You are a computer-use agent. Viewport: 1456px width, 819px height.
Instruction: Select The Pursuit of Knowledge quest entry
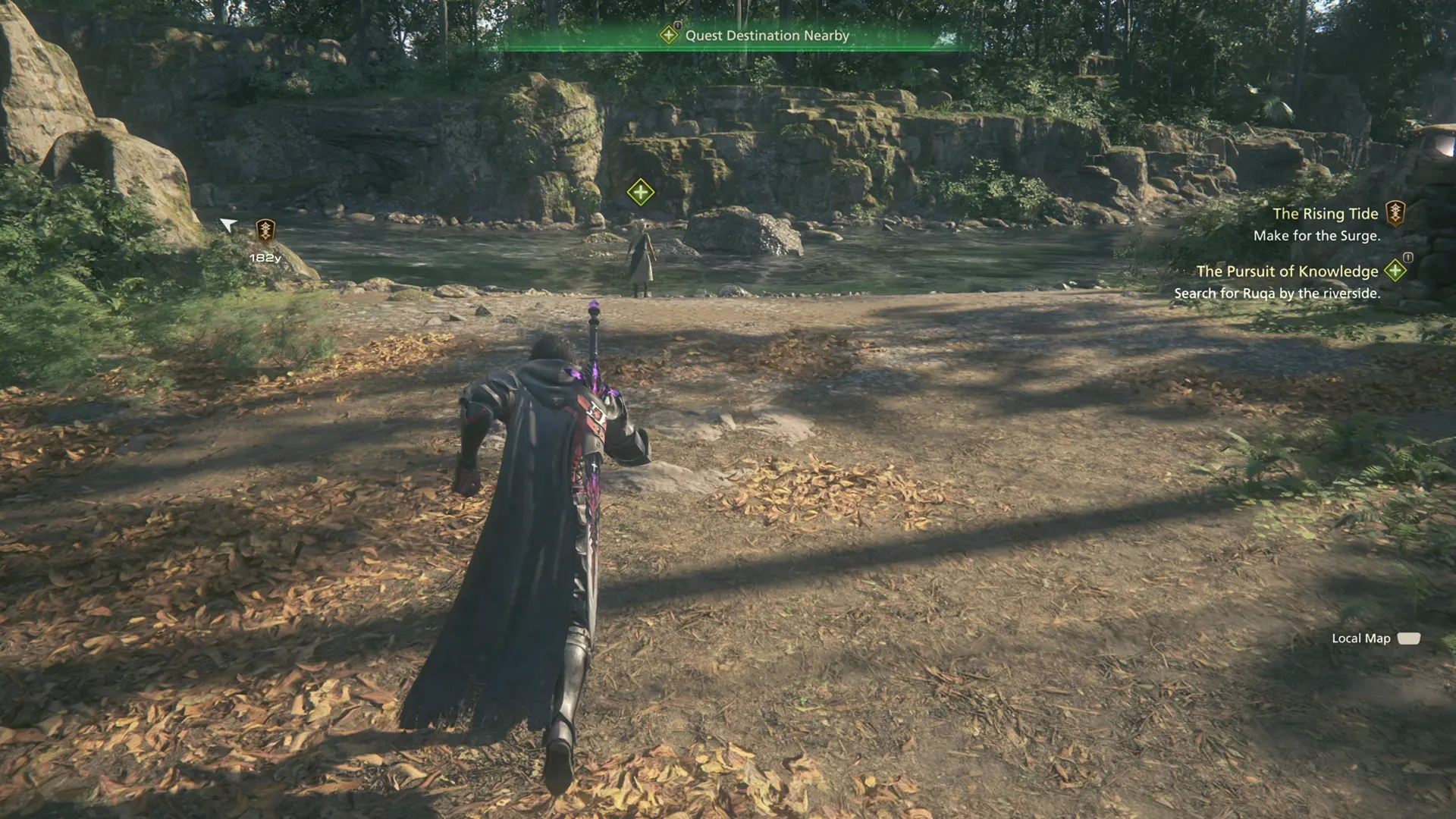(x=1287, y=271)
